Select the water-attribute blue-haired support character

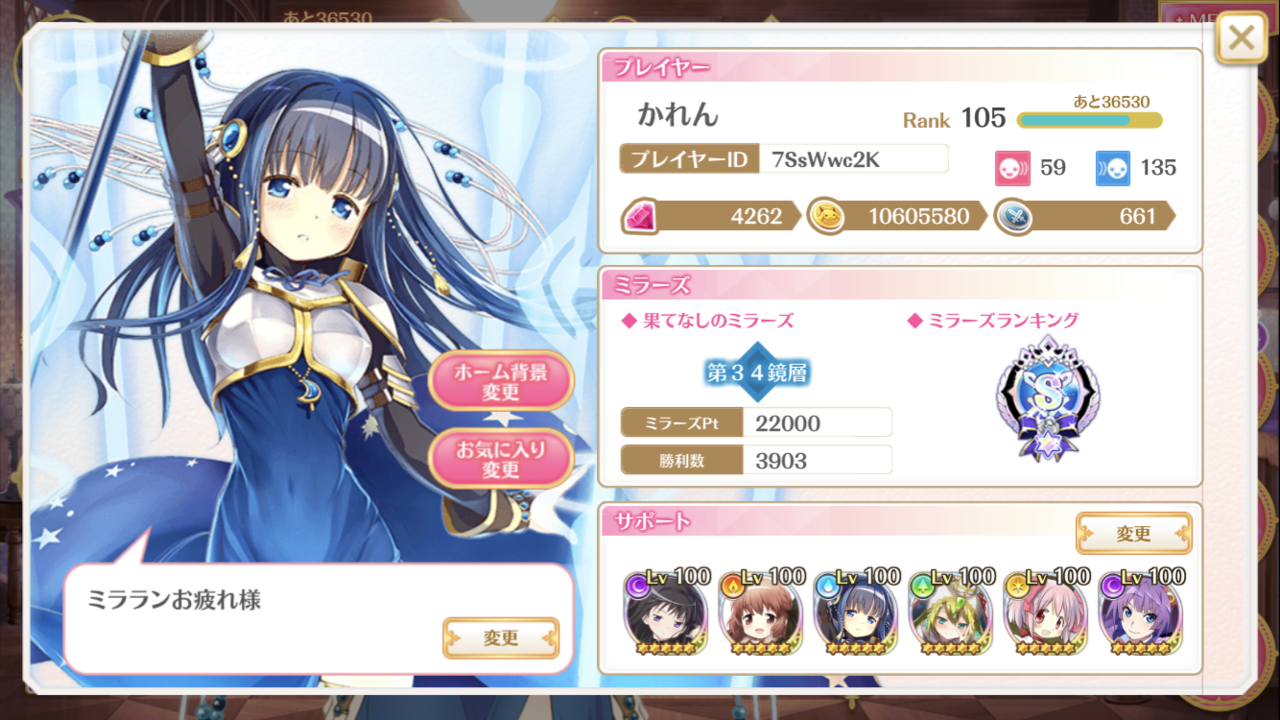pyautogui.click(x=855, y=610)
